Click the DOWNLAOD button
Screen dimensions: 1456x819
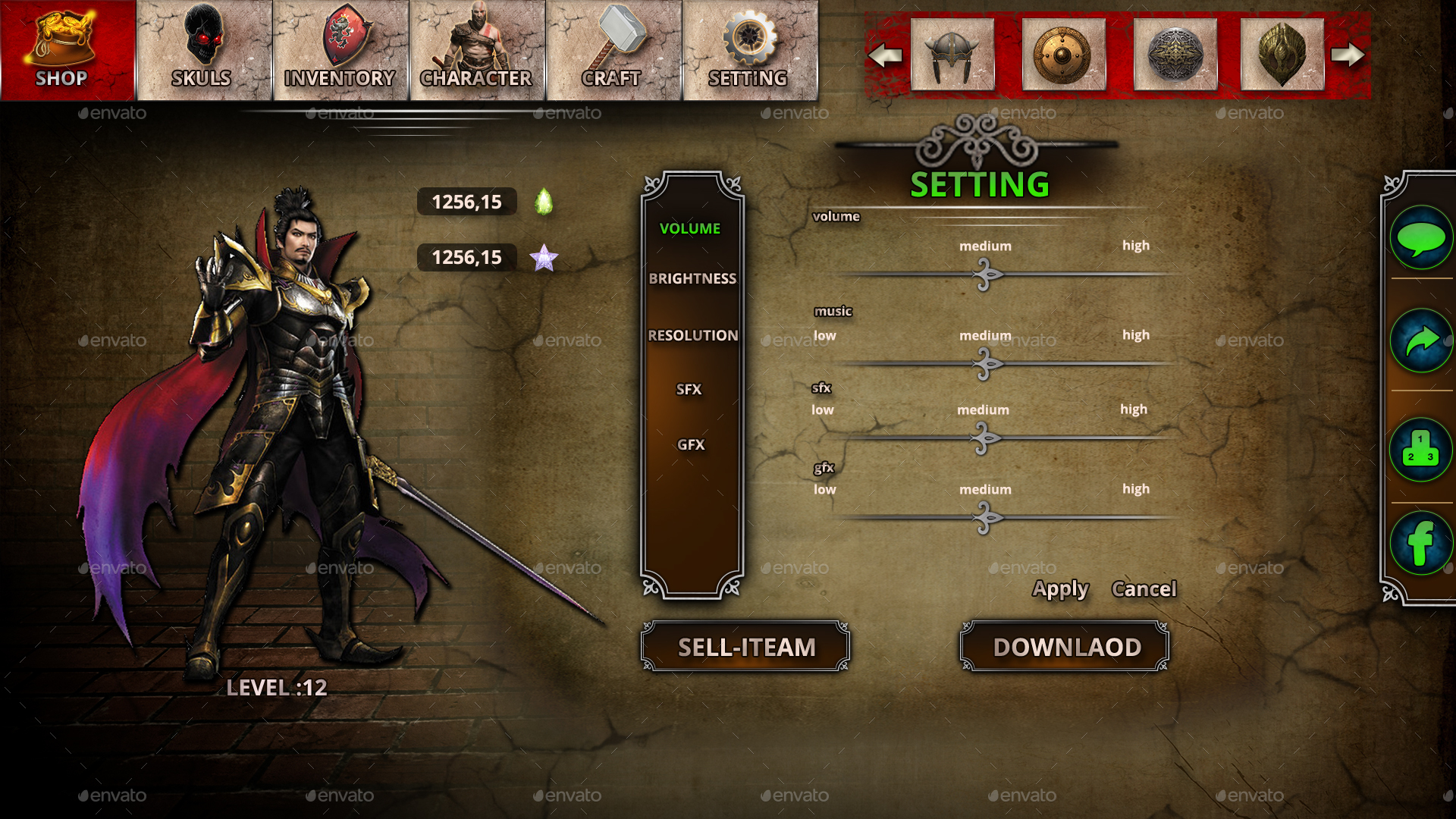tap(1064, 647)
